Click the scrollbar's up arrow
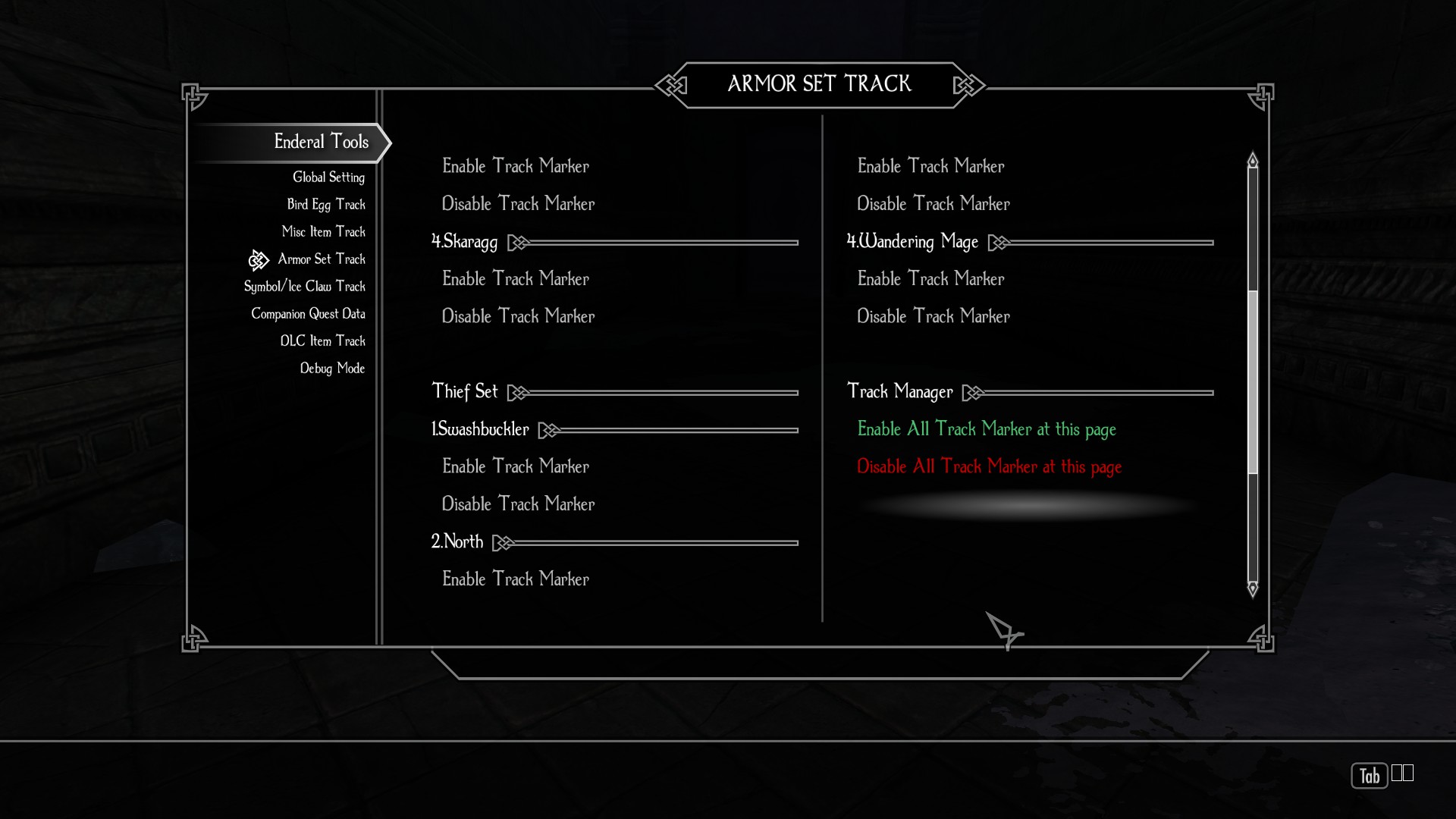Screen dimensions: 1456x819 pos(1253,160)
